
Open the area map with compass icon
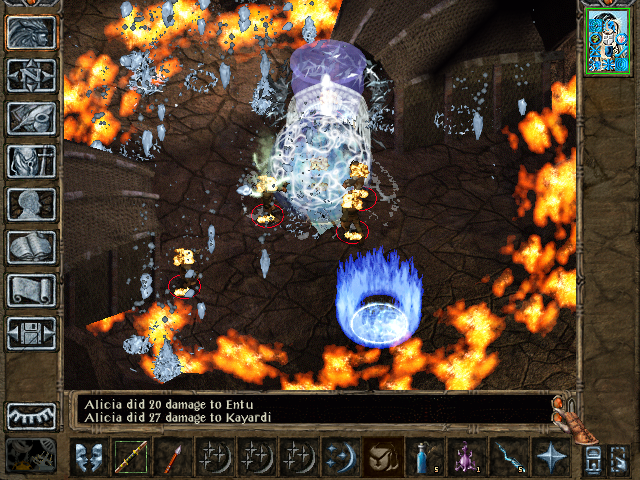pos(31,75)
